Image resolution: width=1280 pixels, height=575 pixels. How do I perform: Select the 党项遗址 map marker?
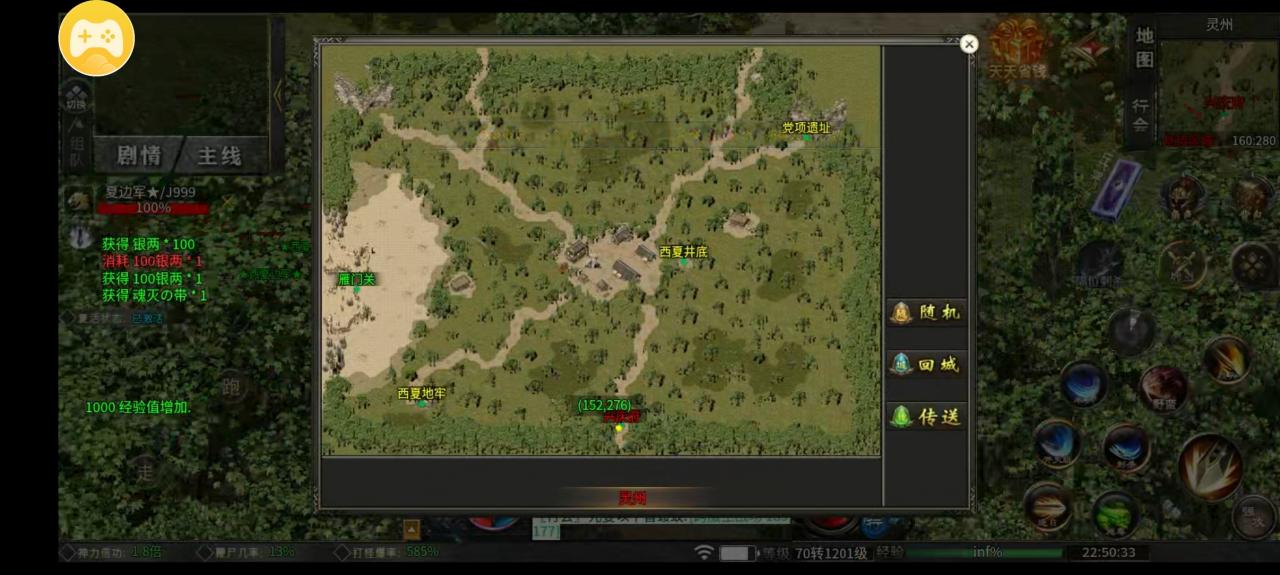click(x=806, y=129)
